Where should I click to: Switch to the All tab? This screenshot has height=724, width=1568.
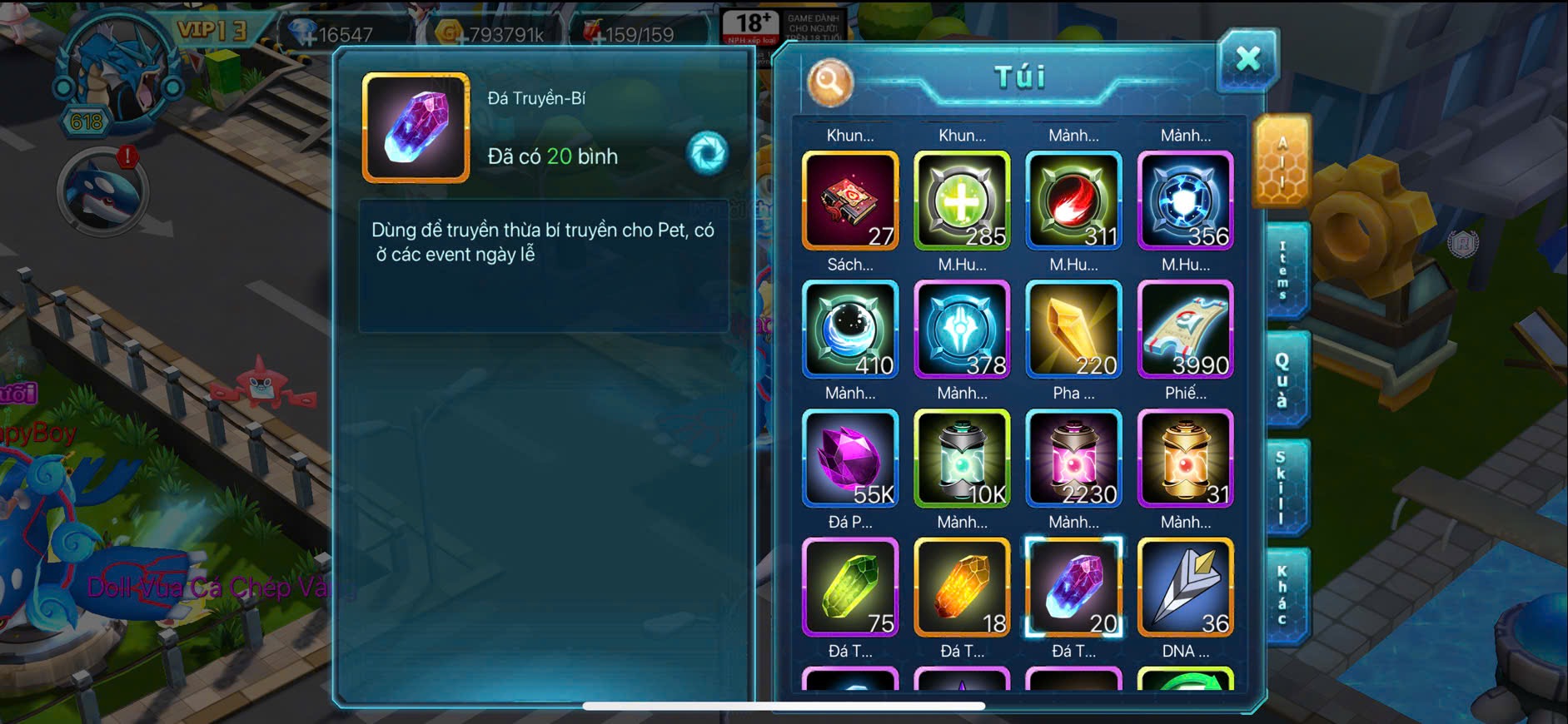[1282, 161]
